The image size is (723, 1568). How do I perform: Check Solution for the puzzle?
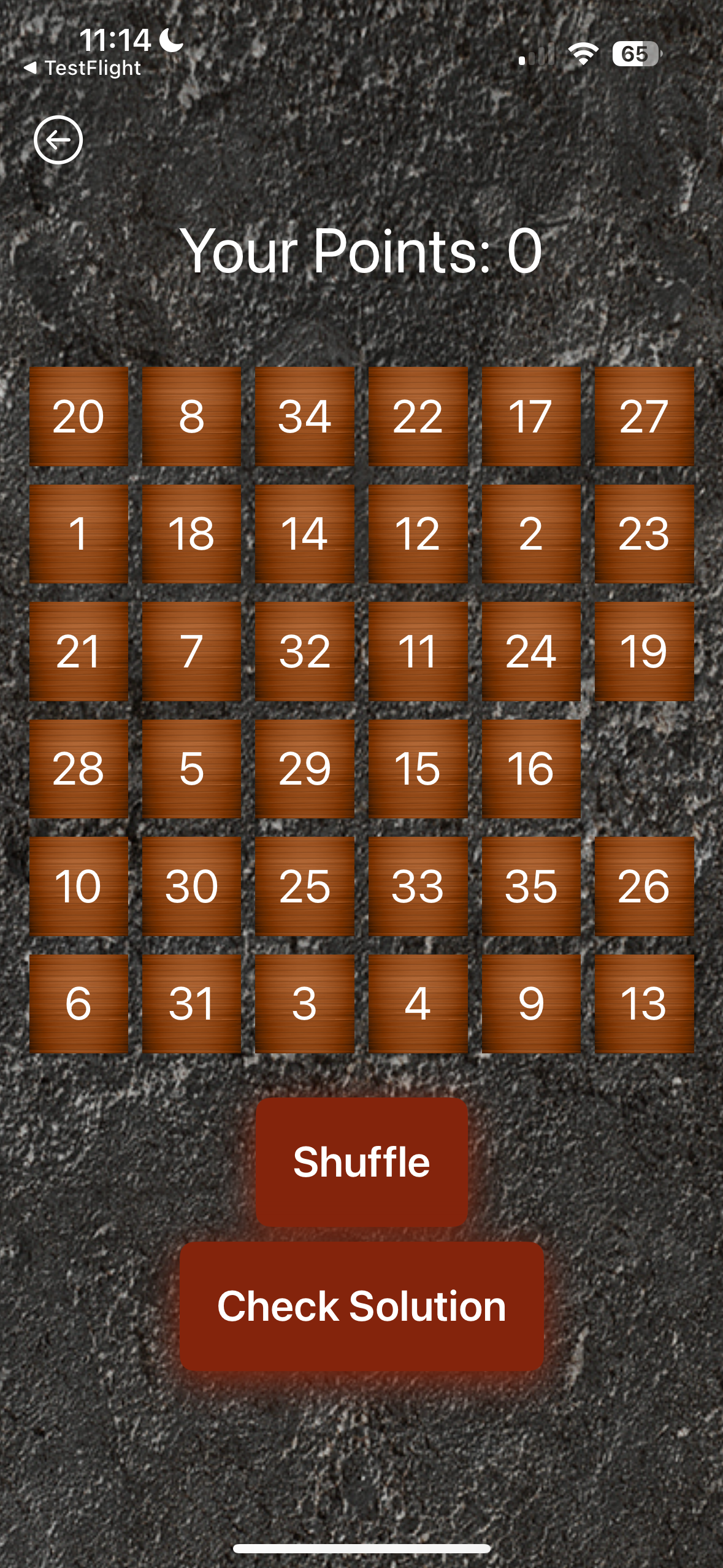coord(362,1306)
